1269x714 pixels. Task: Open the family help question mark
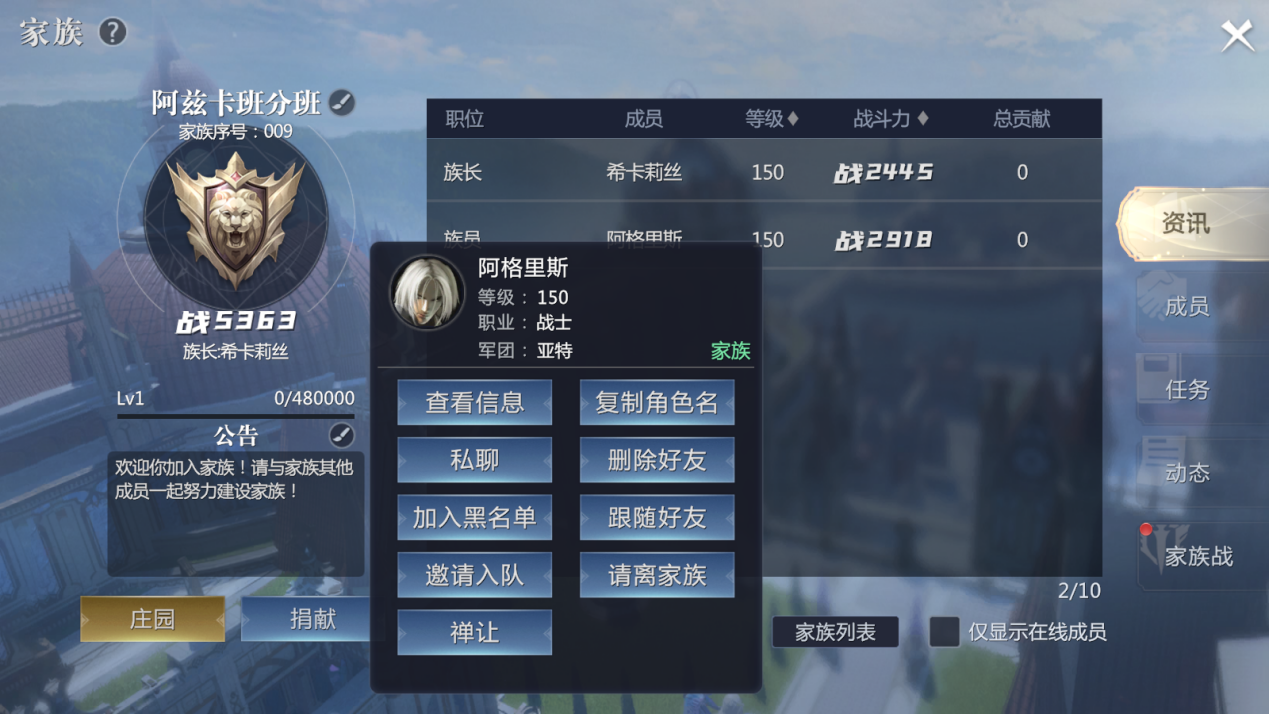112,32
